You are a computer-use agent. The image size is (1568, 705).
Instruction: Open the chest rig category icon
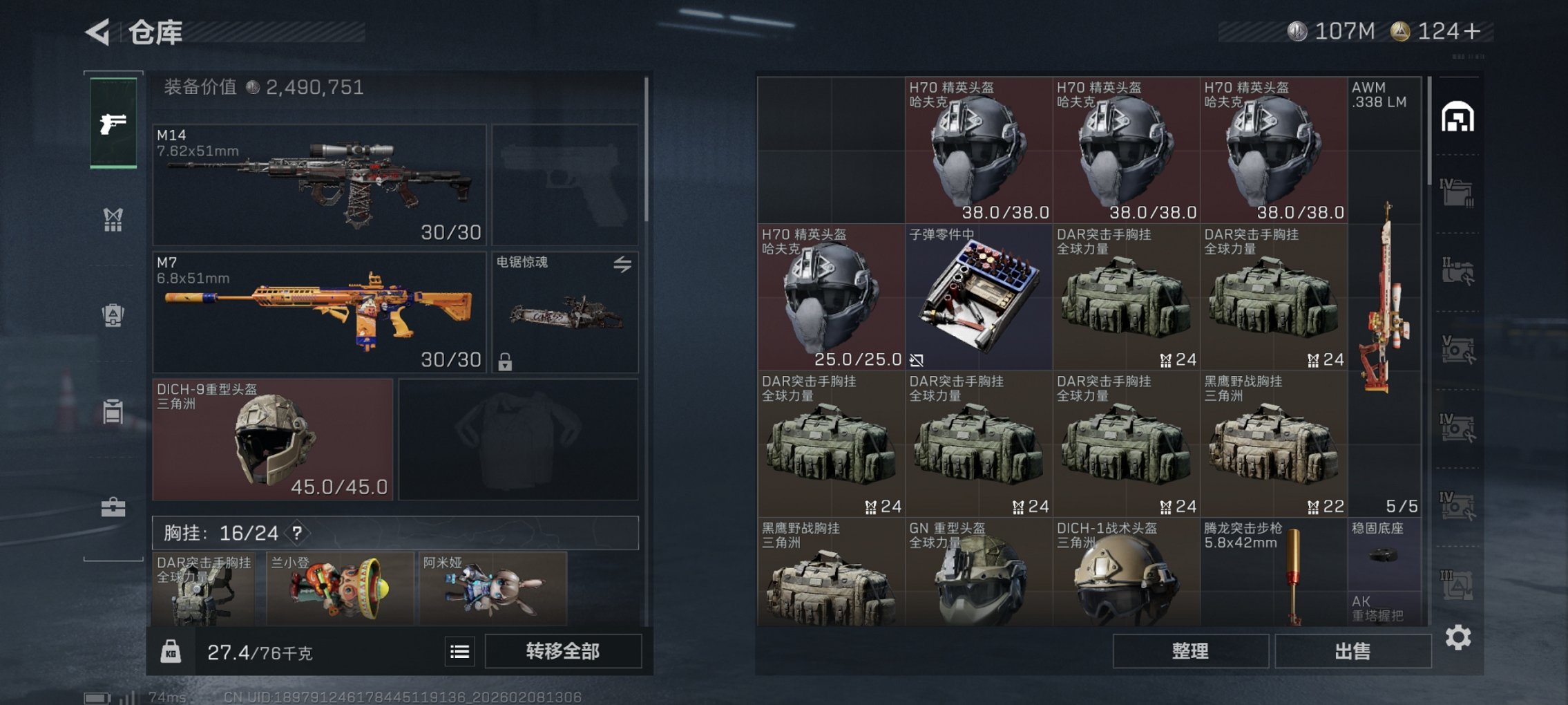click(x=113, y=220)
